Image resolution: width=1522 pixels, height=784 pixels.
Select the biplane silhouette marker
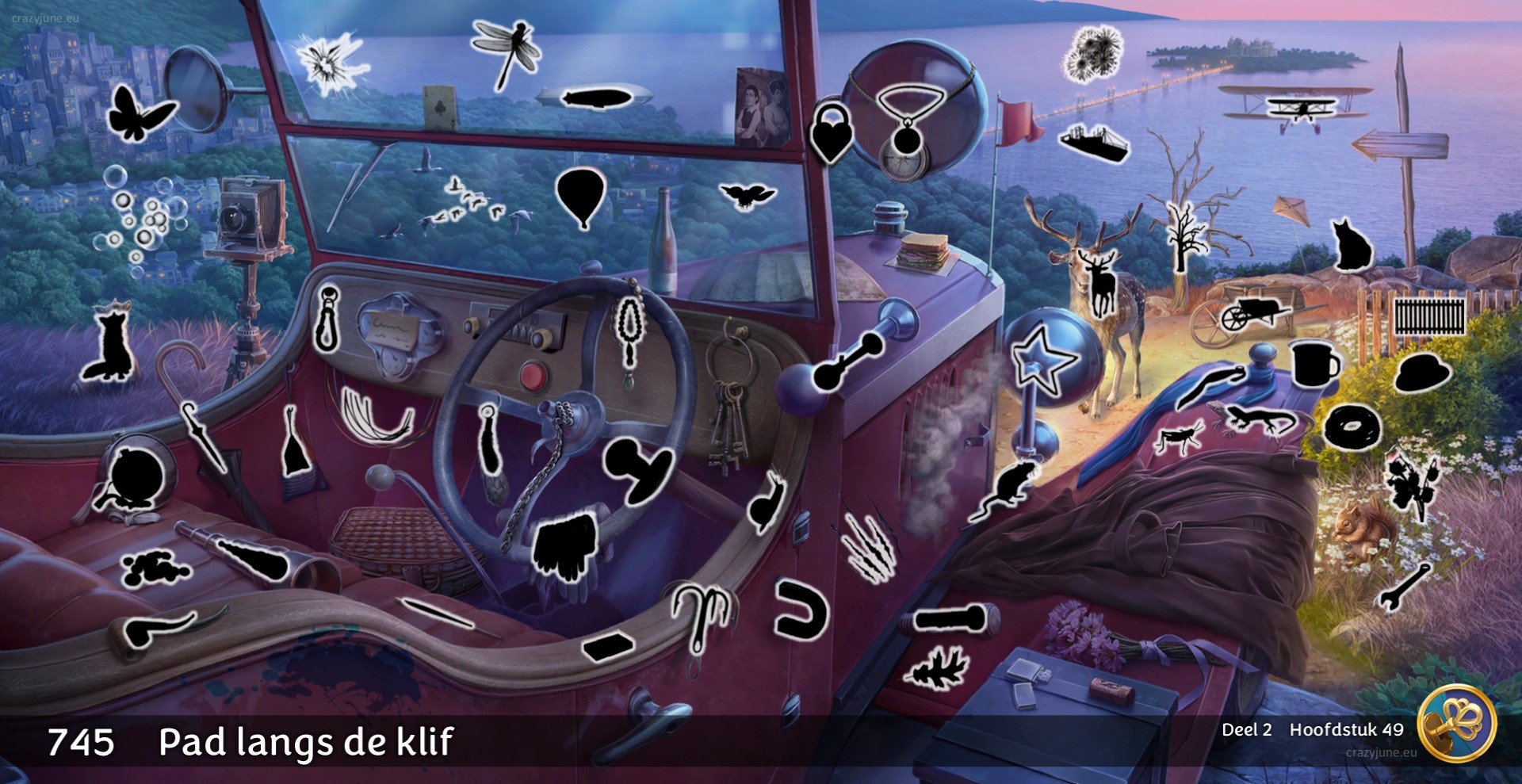tap(1295, 112)
